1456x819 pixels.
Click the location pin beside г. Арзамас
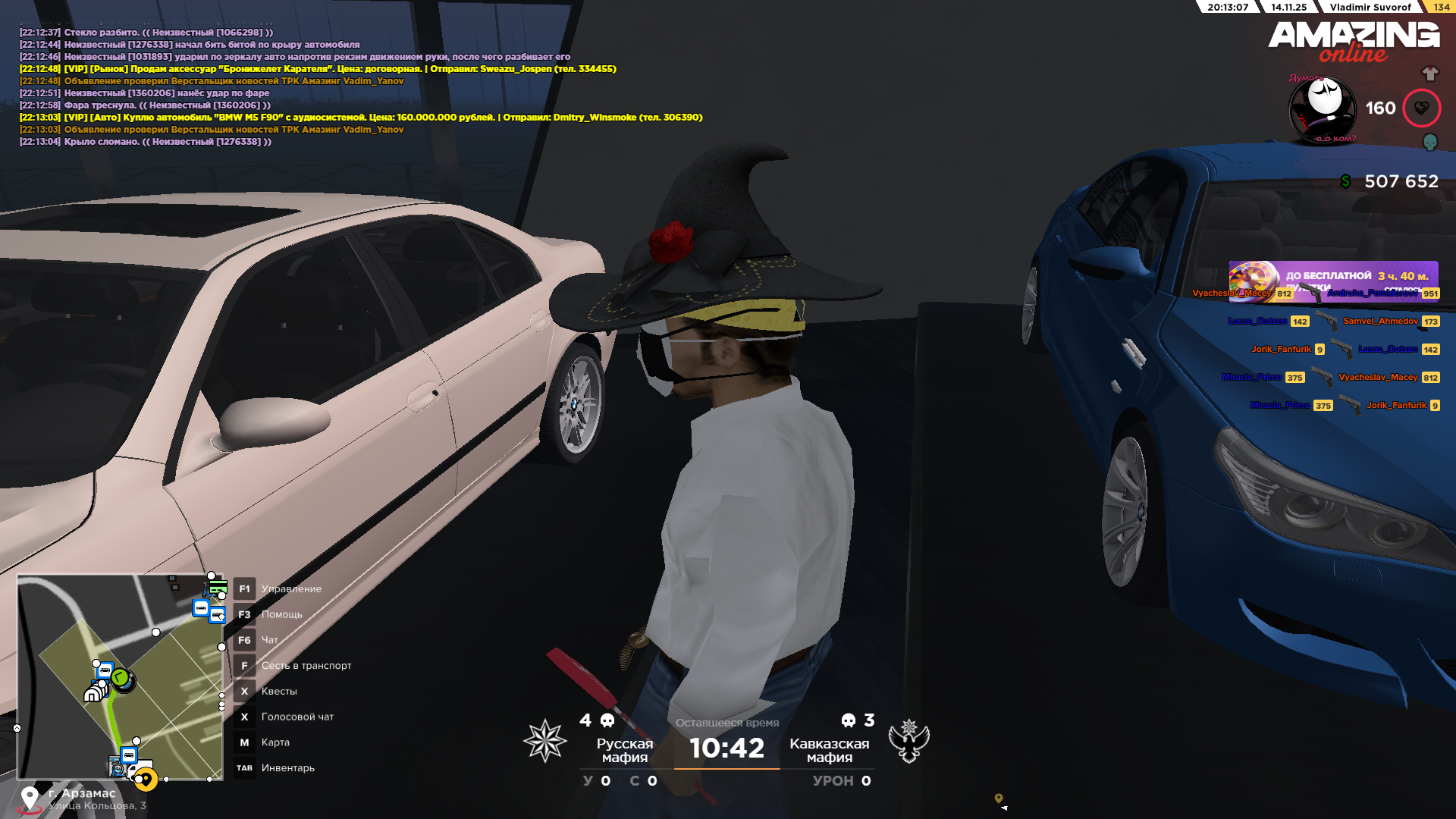coord(30,798)
